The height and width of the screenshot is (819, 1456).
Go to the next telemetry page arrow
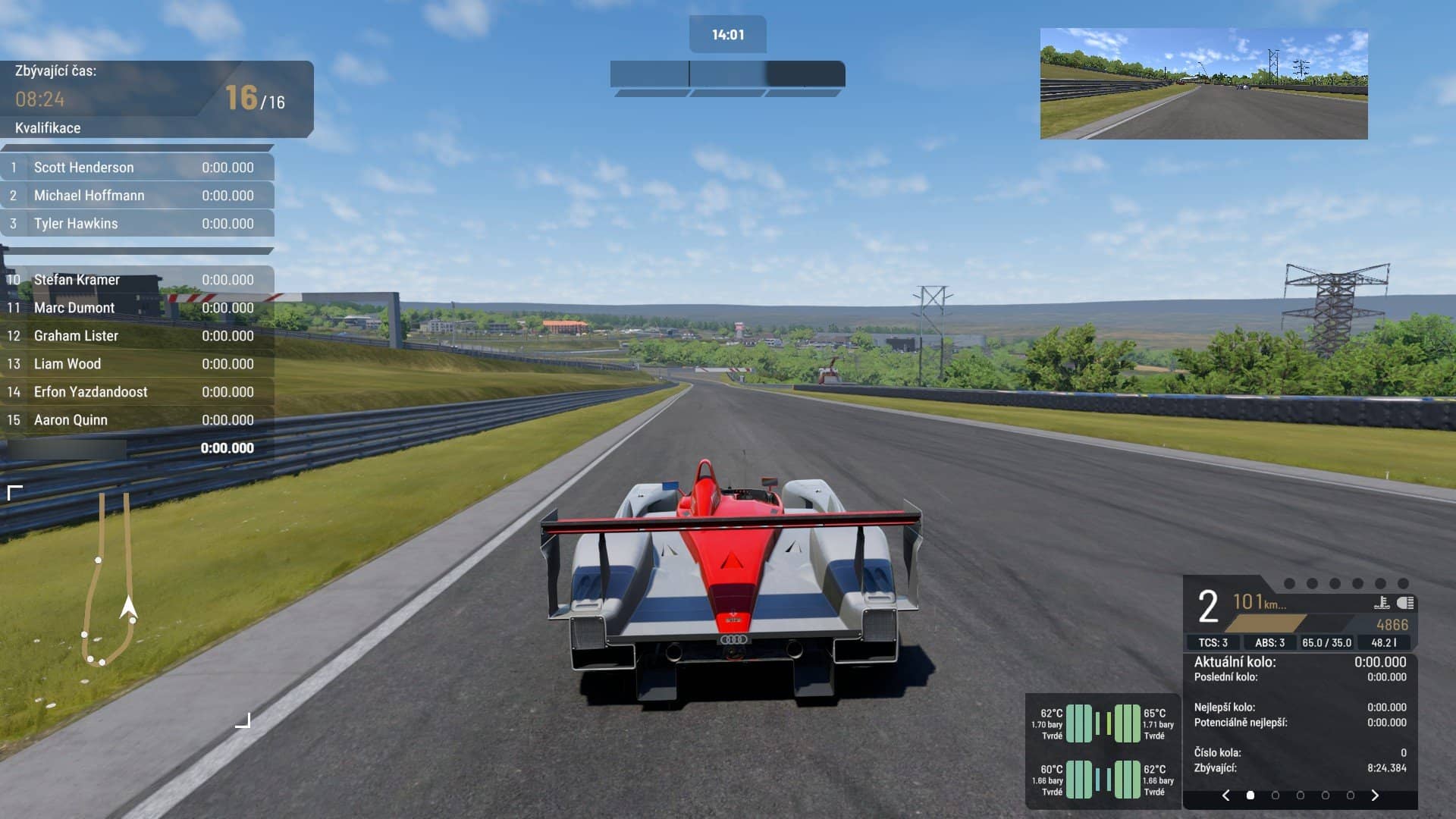pyautogui.click(x=1375, y=795)
